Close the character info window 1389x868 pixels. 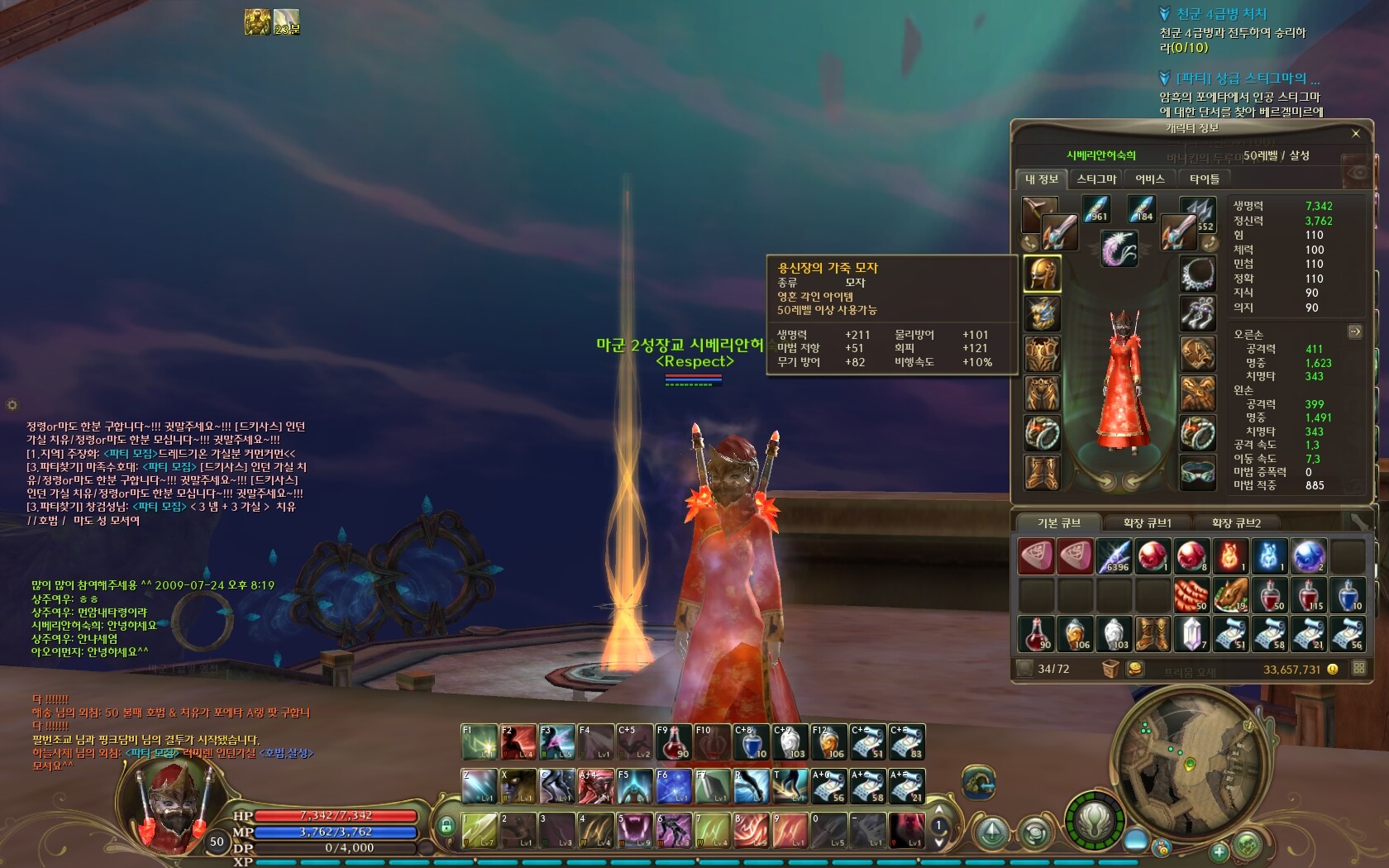pos(1355,133)
